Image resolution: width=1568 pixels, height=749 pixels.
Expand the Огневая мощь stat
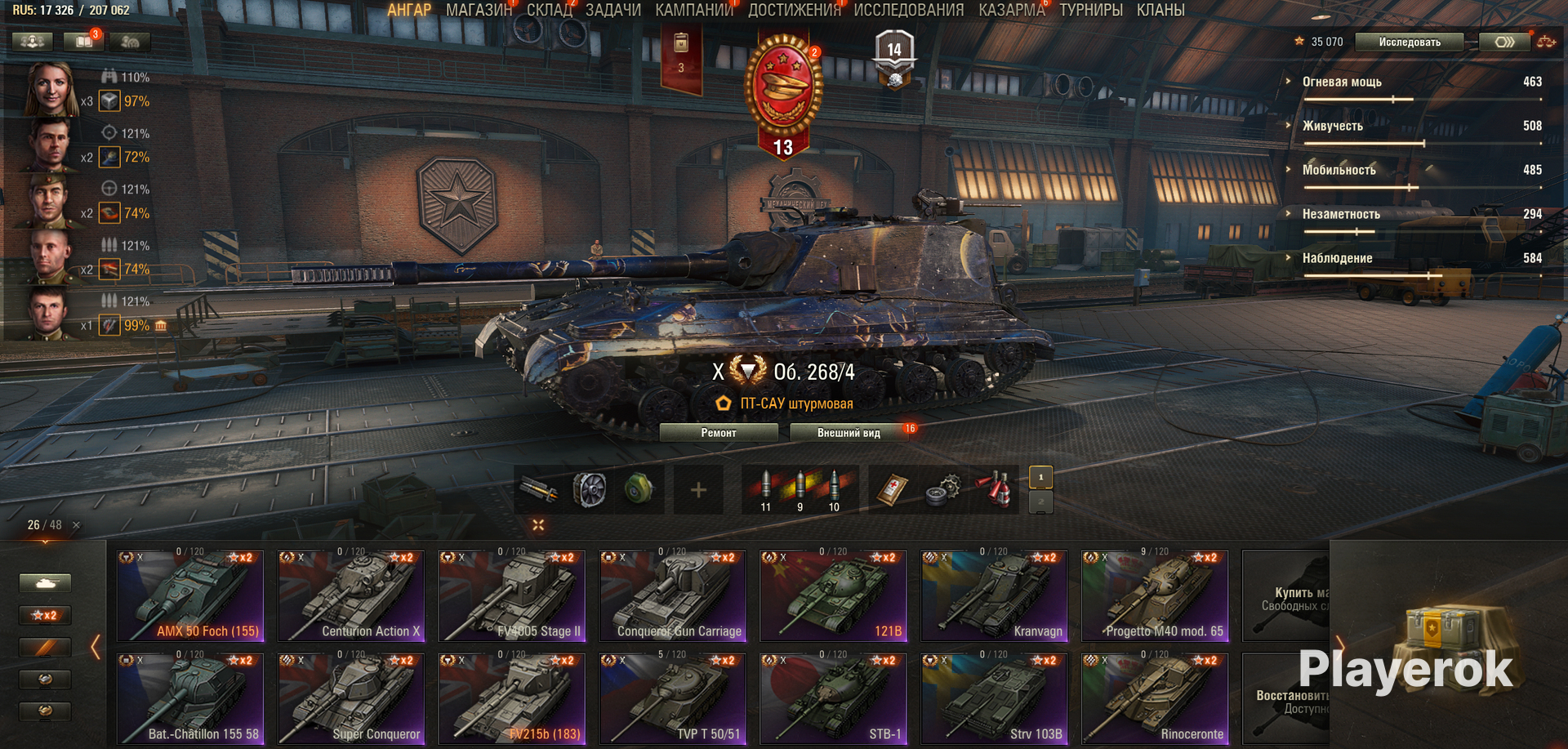point(1341,82)
